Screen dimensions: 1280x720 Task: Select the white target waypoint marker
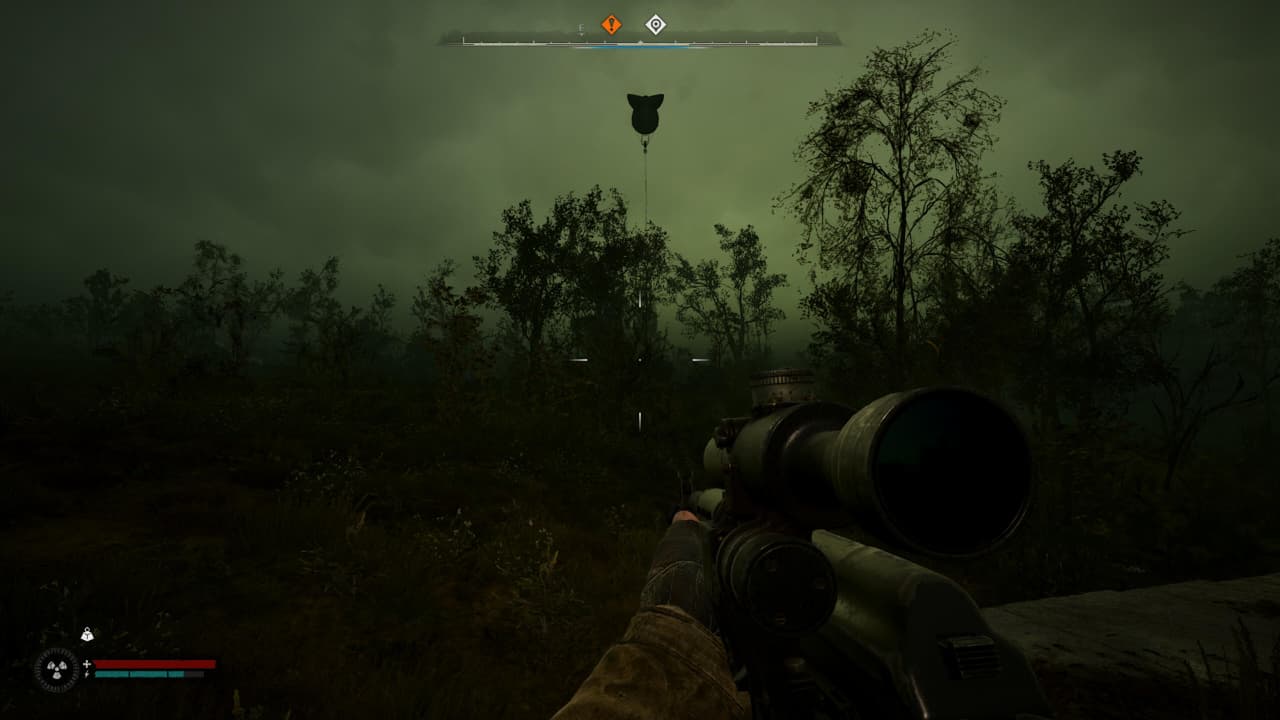coord(655,24)
